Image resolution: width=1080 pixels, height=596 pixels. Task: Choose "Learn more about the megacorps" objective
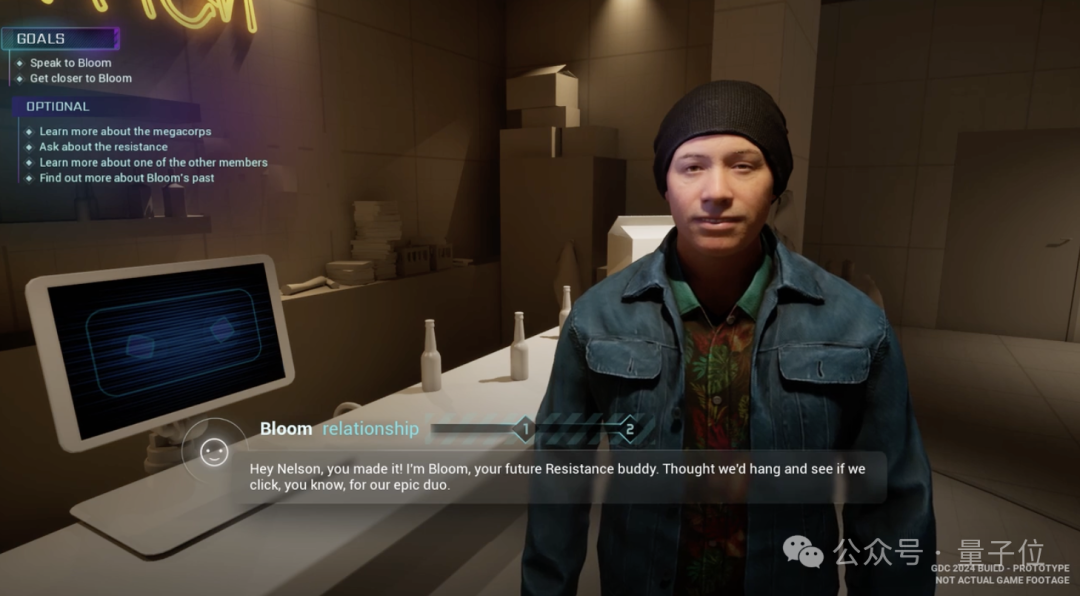click(x=125, y=131)
